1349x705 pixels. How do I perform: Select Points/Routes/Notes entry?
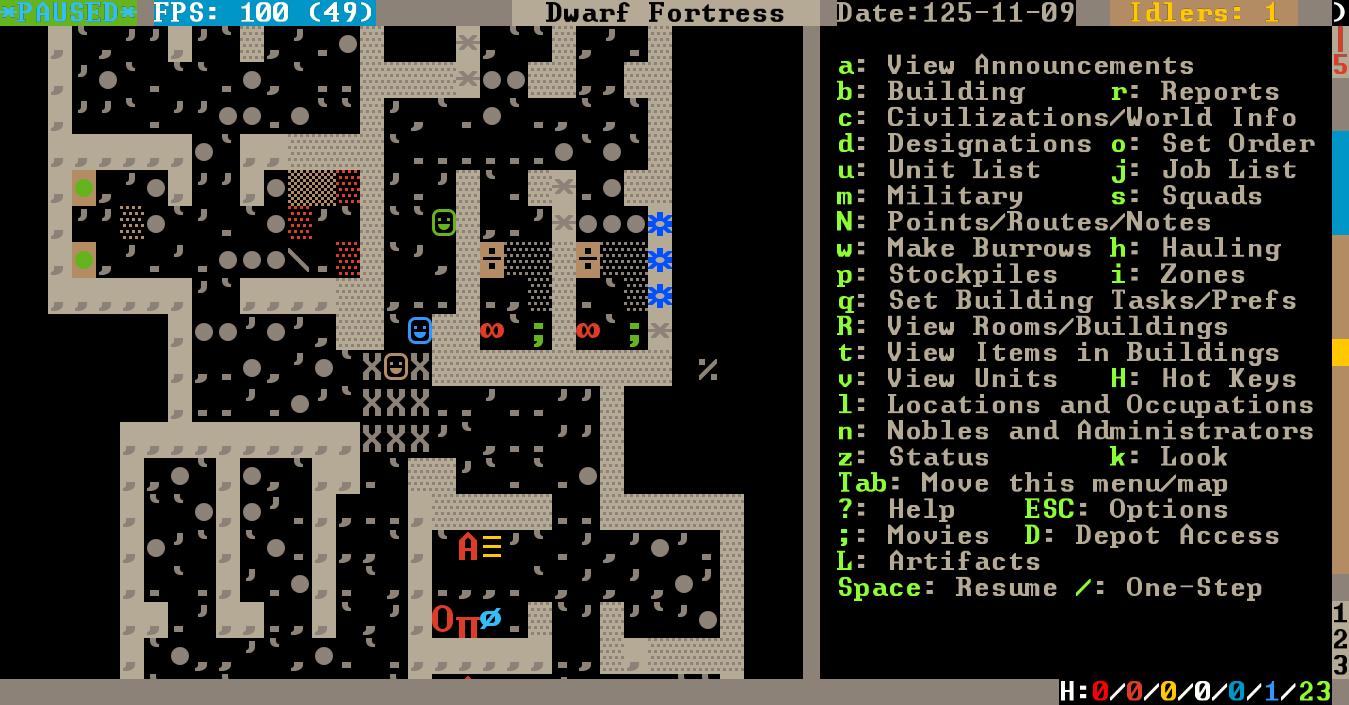point(1049,222)
